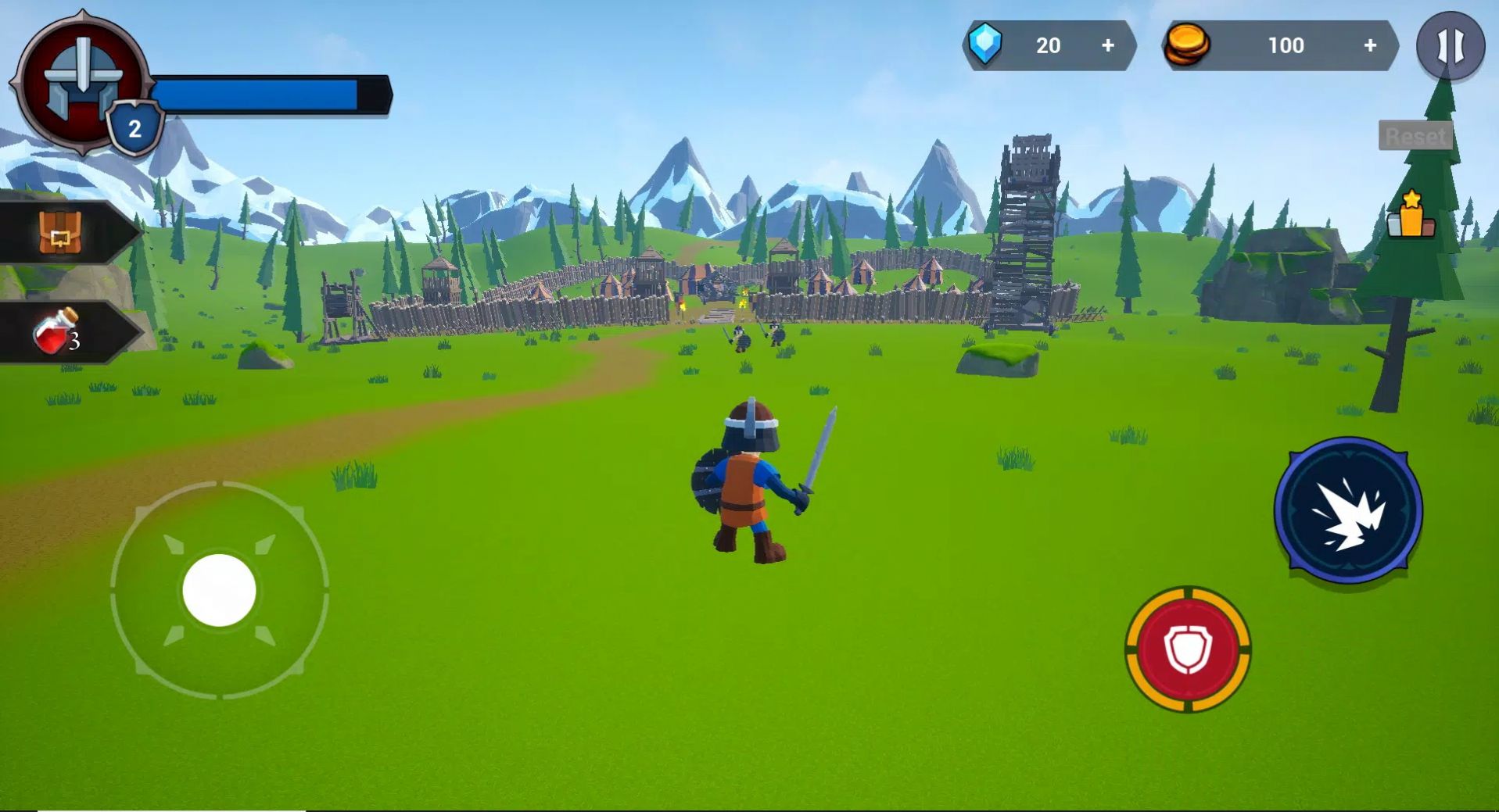This screenshot has height=812, width=1499.
Task: Open the leaderboard podium icon
Action: (x=1411, y=215)
